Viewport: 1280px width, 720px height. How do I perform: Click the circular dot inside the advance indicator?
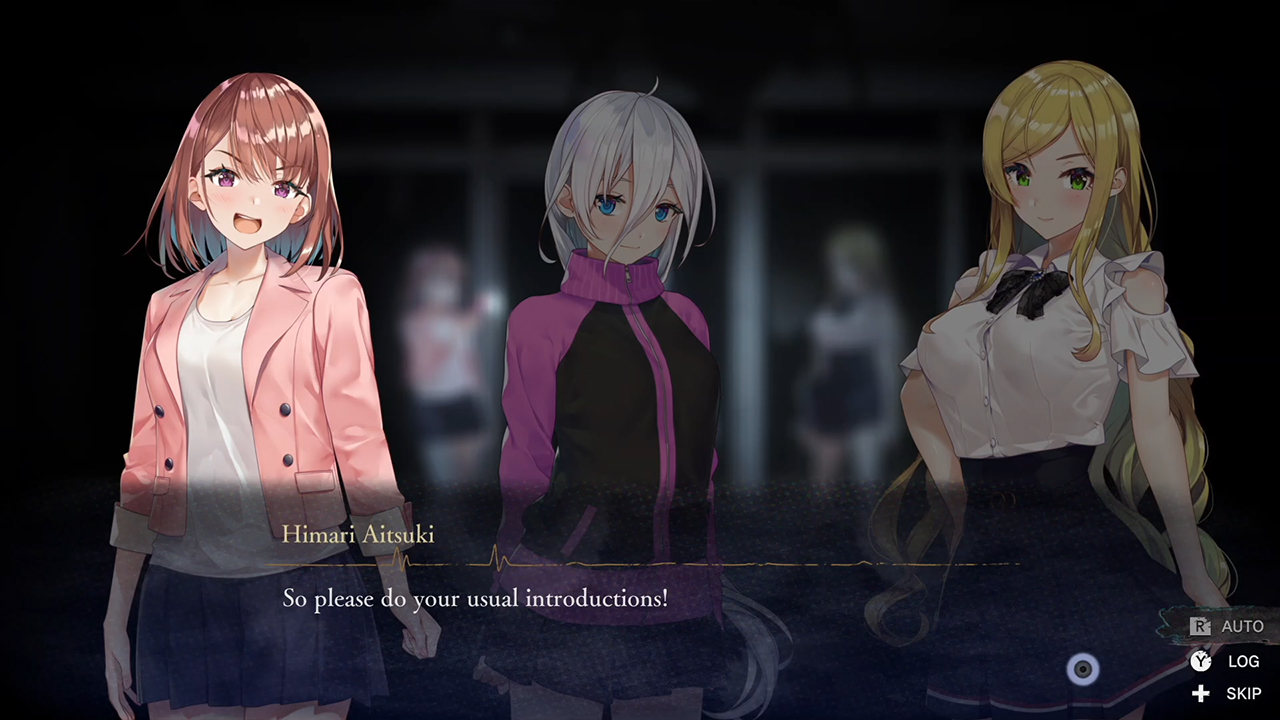point(1083,670)
